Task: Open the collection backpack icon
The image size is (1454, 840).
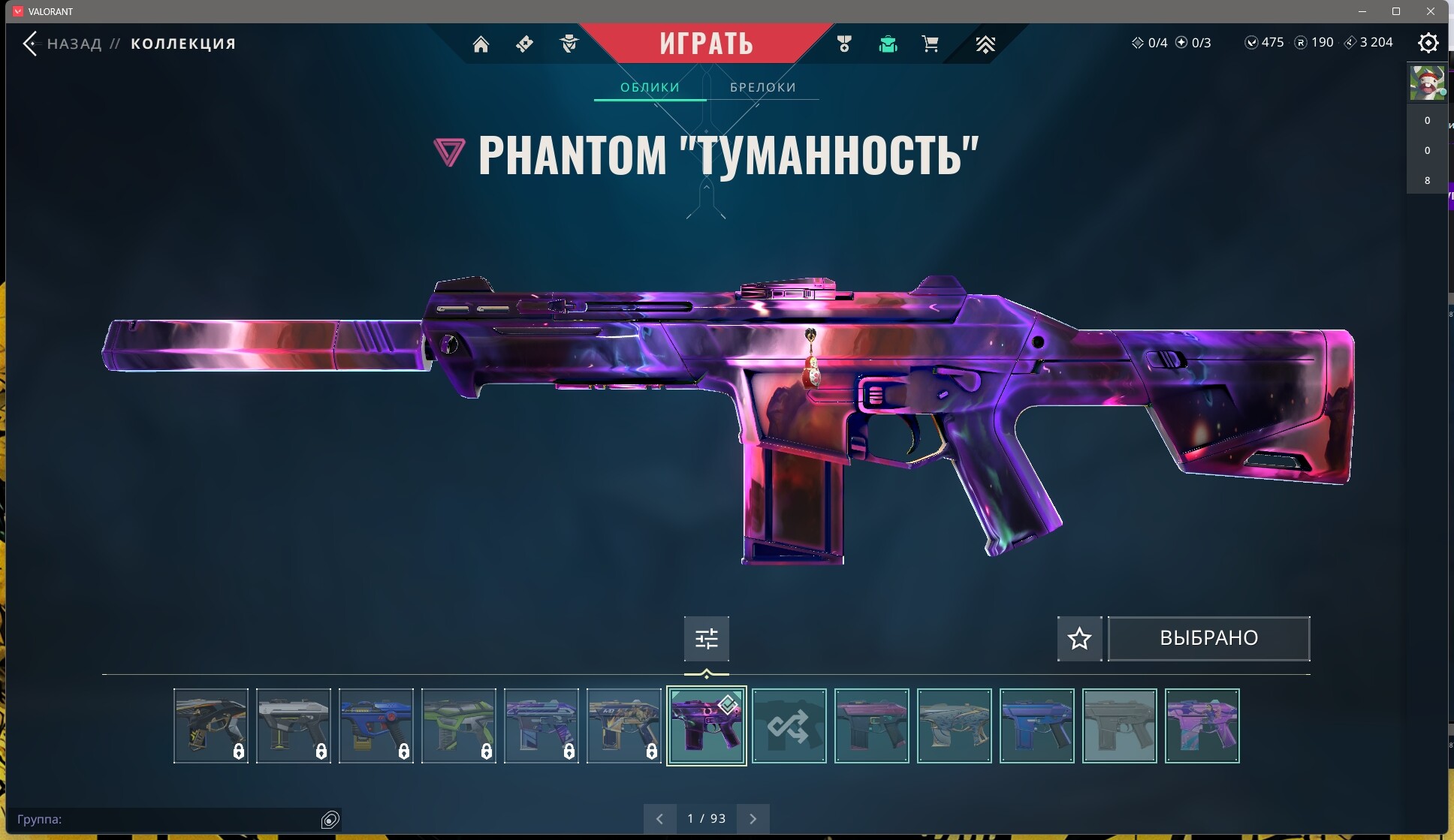Action: coord(888,44)
